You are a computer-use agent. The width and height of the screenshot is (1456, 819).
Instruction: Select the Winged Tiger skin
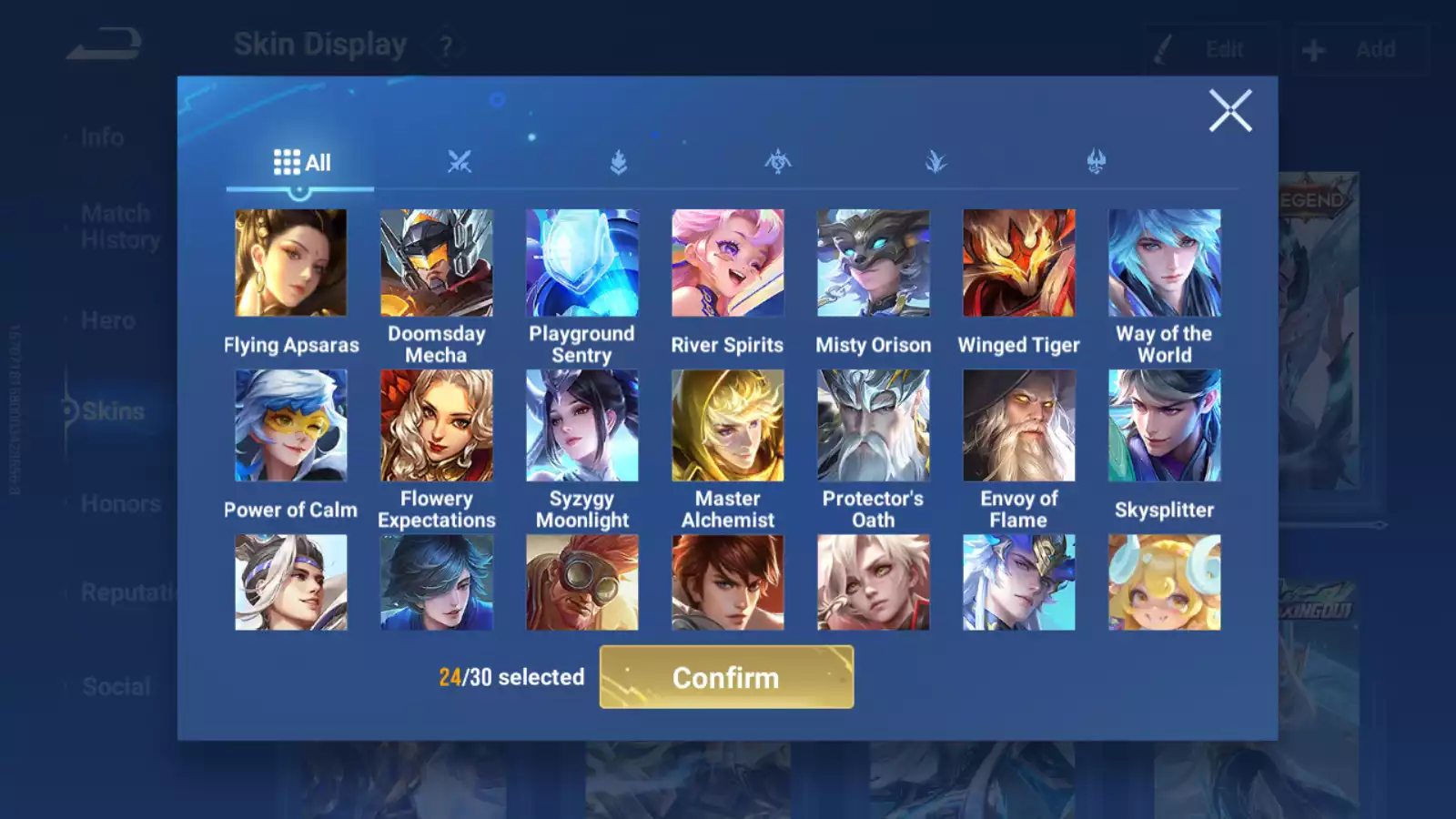click(x=1019, y=263)
